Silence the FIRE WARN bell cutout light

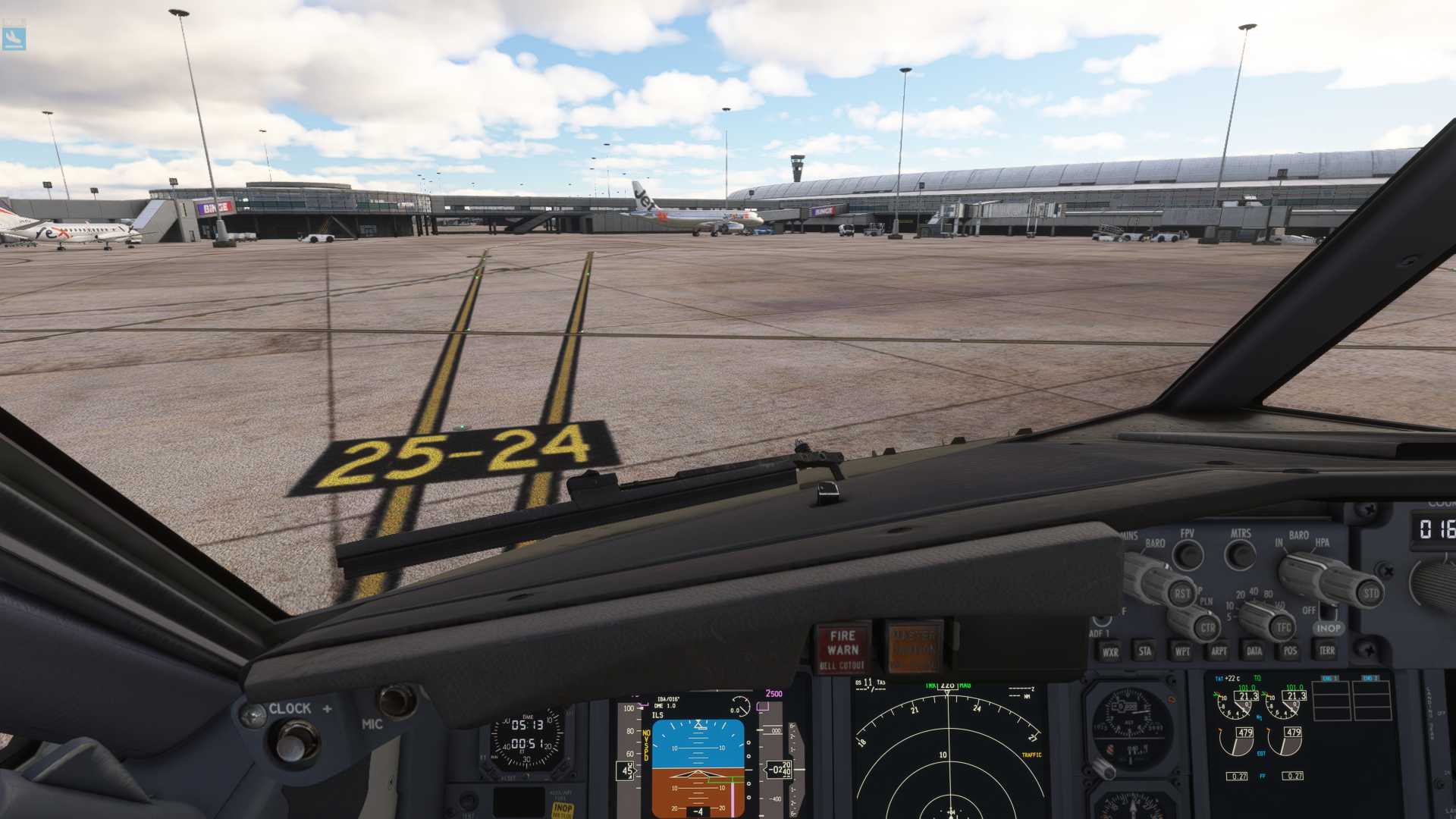843,650
